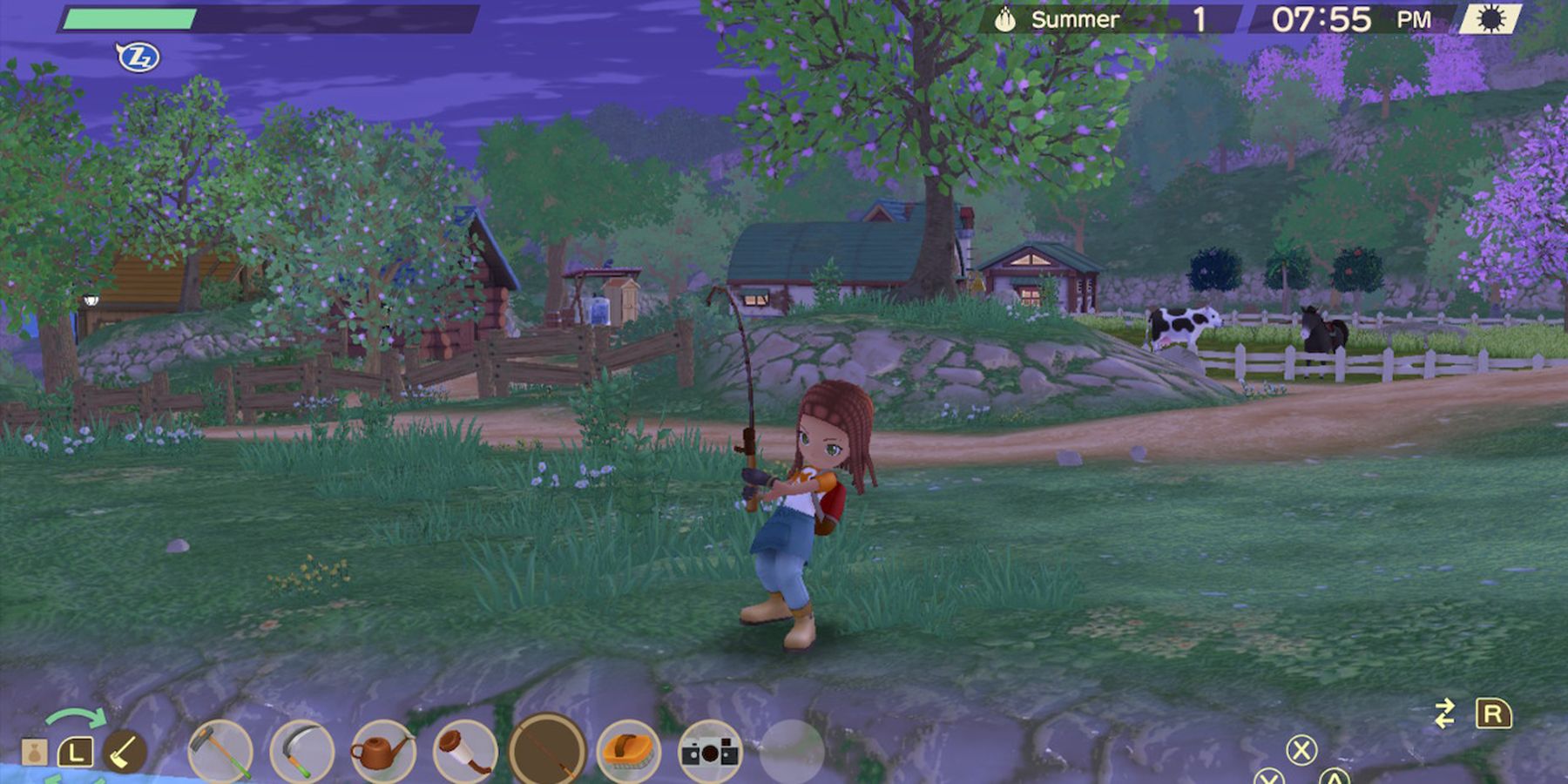Click the X button prompt bottom right
This screenshot has width=1568, height=784.
(x=1302, y=749)
